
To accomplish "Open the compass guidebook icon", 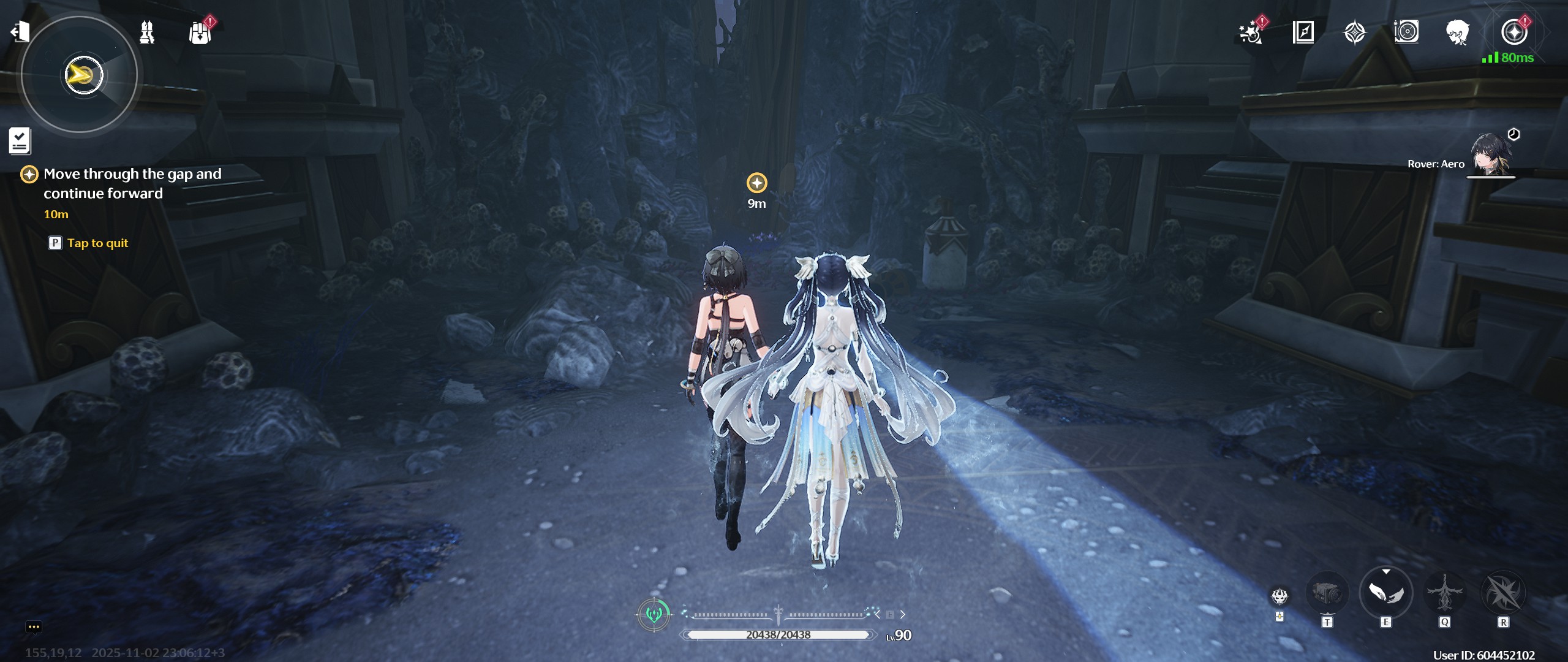I will 1303,32.
